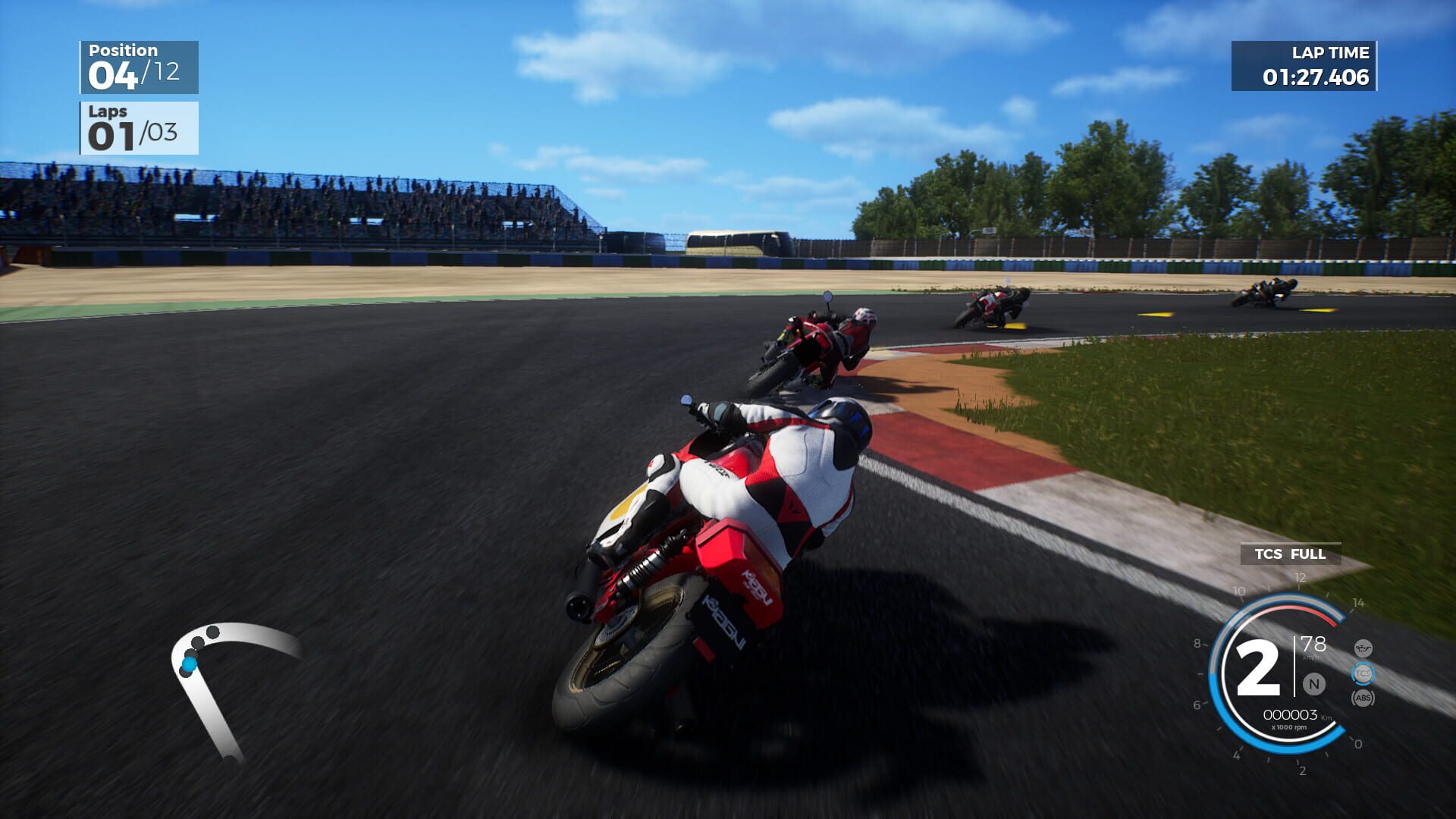Click the x1000 rpm label on tachometer

[1289, 727]
